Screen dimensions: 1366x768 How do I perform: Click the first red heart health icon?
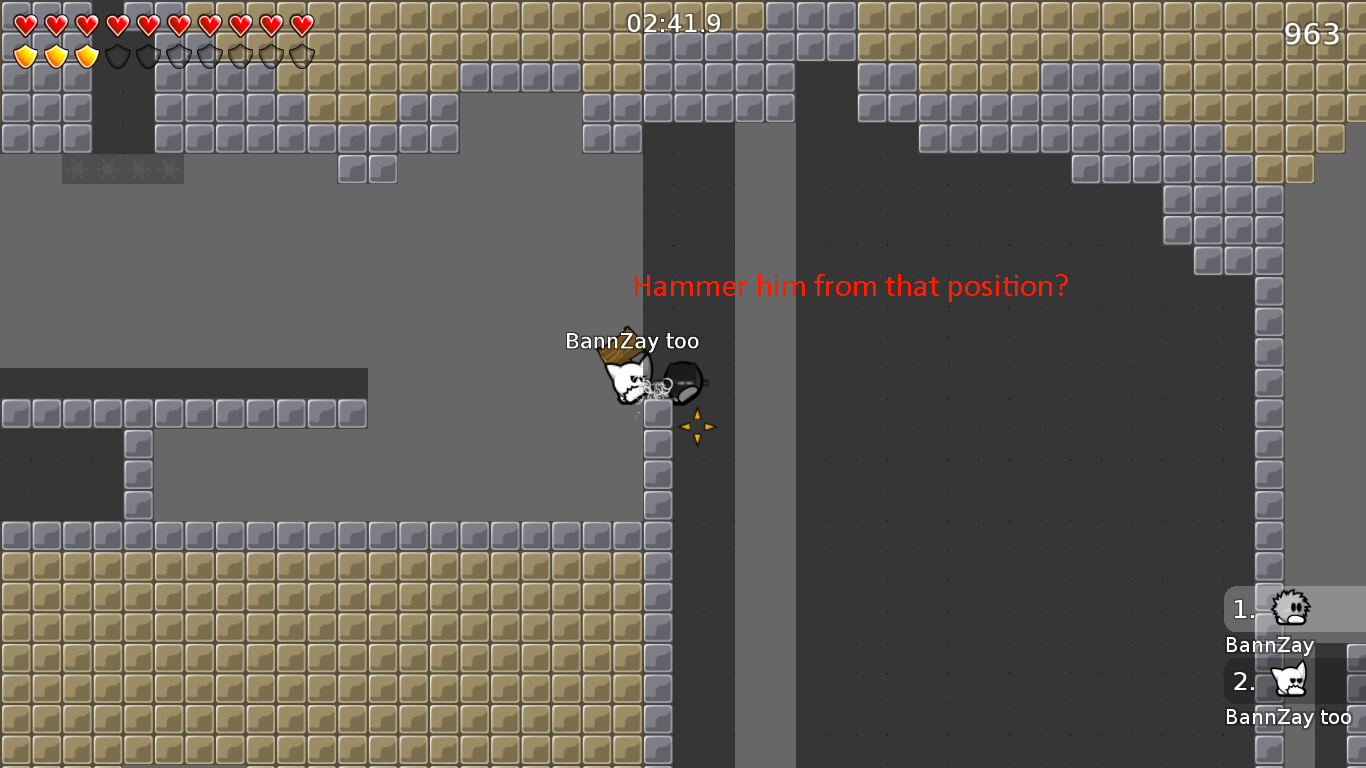pos(25,24)
